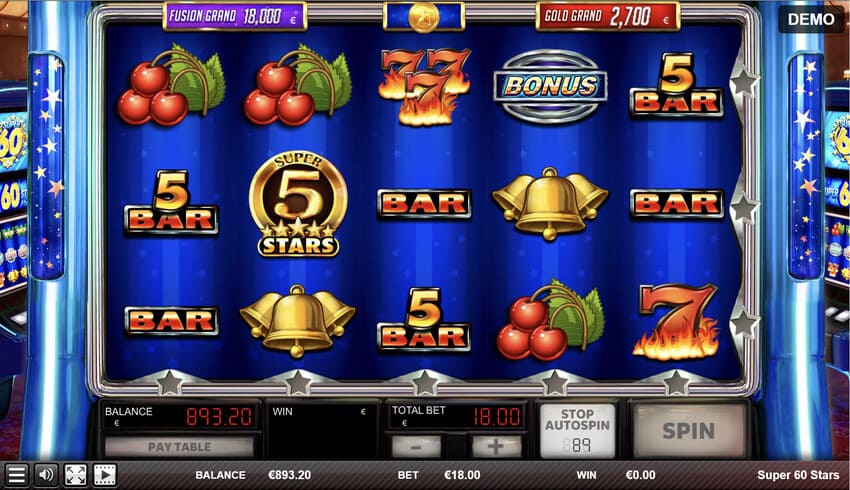Click the SPIN button

(x=689, y=430)
